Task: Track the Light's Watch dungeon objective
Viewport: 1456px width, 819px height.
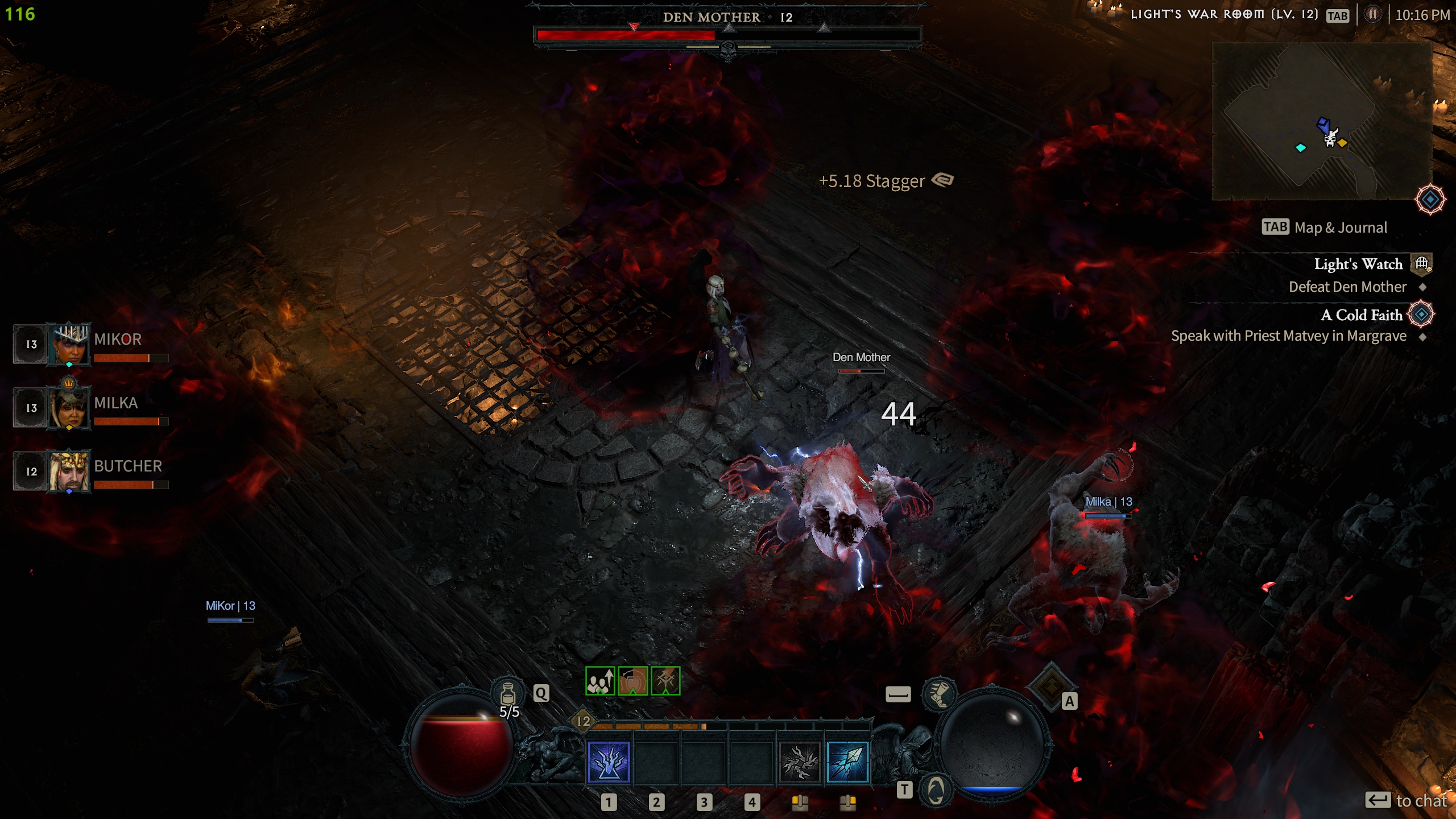Action: click(1358, 264)
